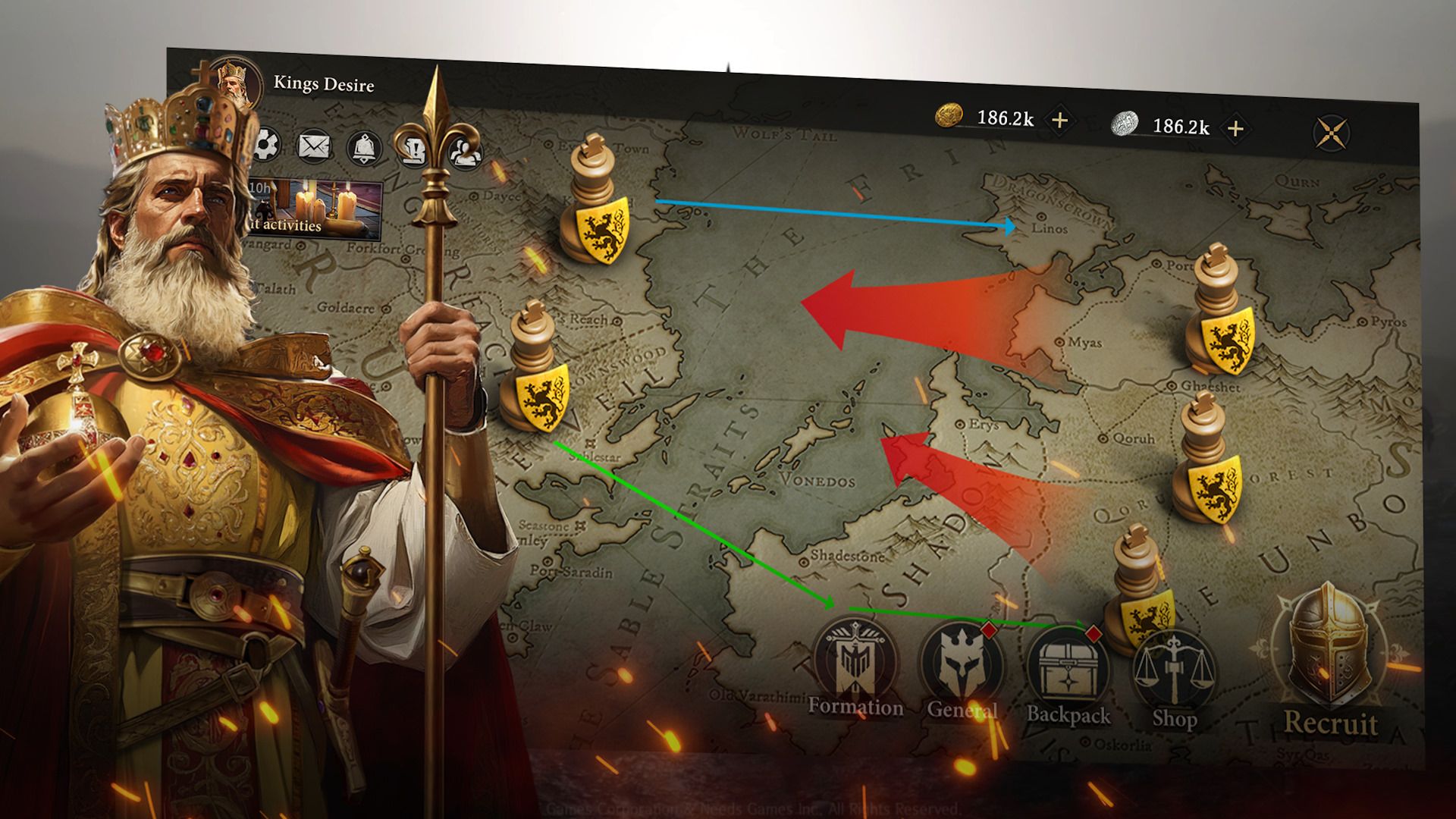
Task: Click the silver coin currency icon
Action: pyautogui.click(x=1124, y=121)
